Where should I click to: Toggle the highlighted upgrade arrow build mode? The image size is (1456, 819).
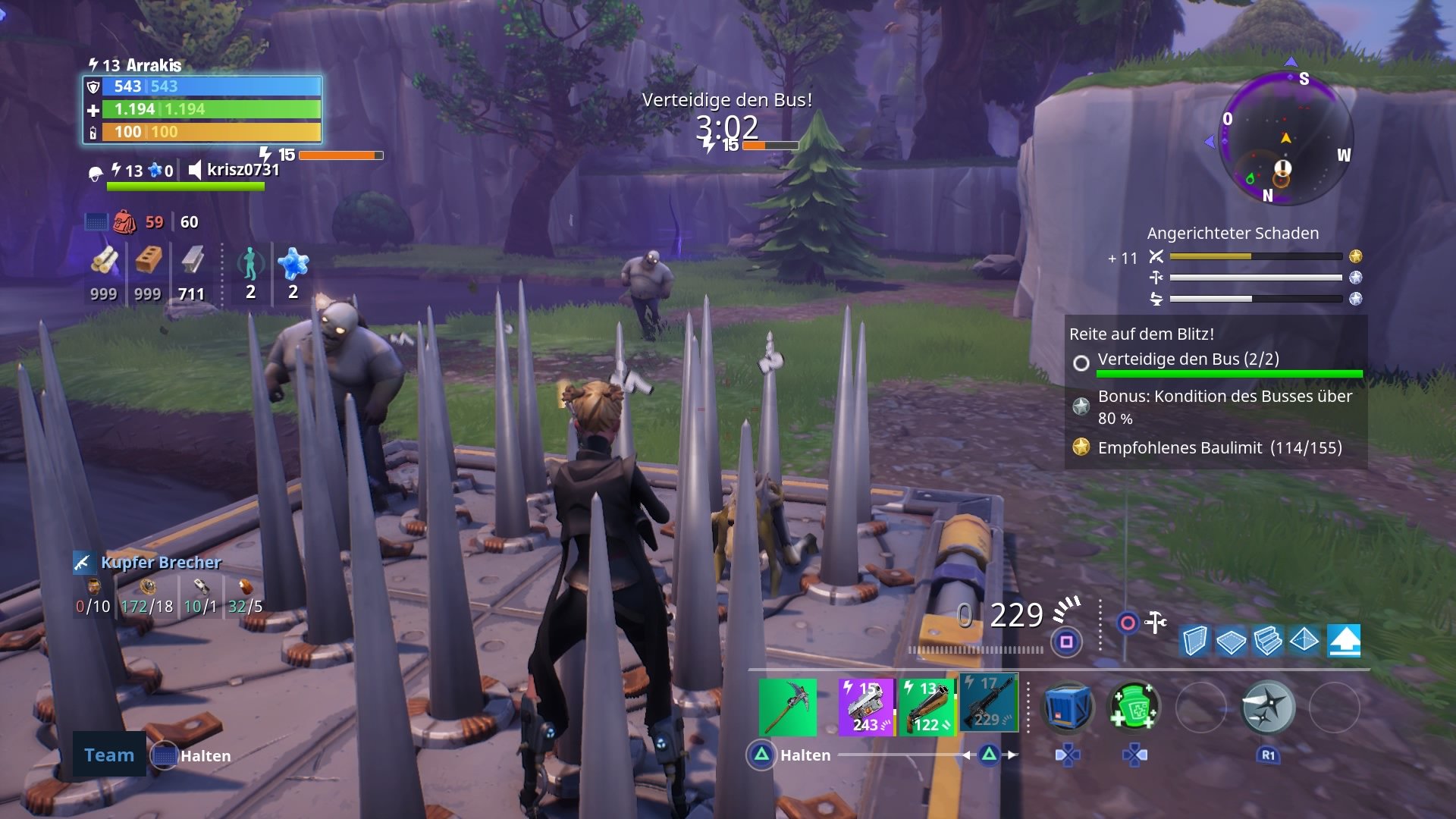(1345, 641)
